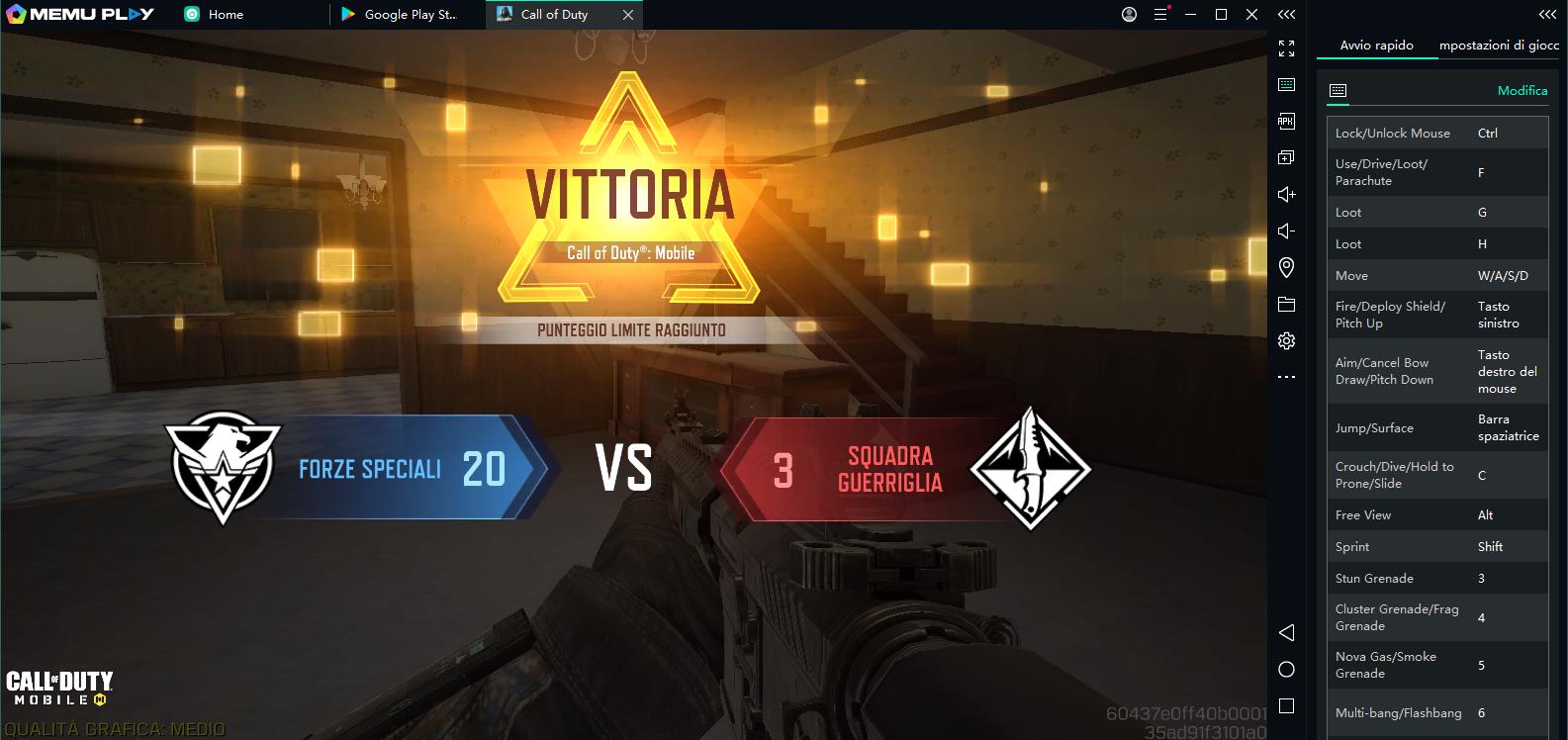The width and height of the screenshot is (1568, 740).
Task: Increase the emulator volume
Action: (x=1286, y=194)
